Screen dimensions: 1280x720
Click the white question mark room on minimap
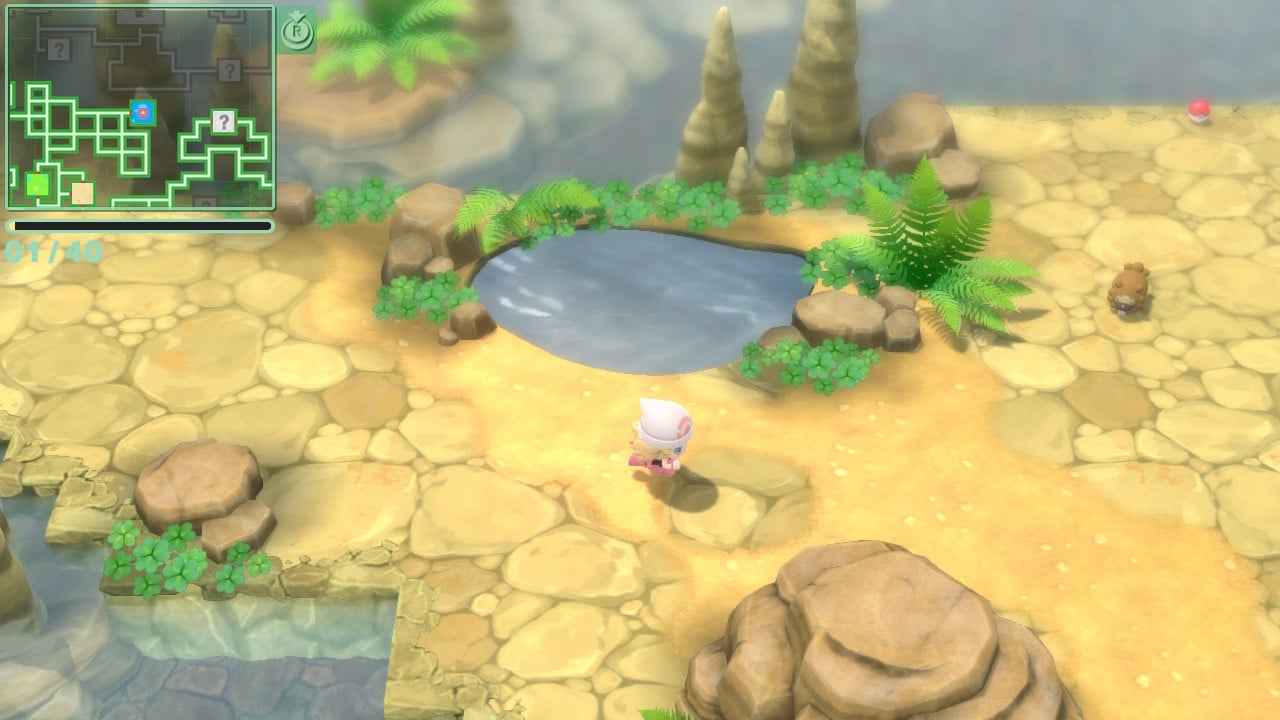coord(224,122)
